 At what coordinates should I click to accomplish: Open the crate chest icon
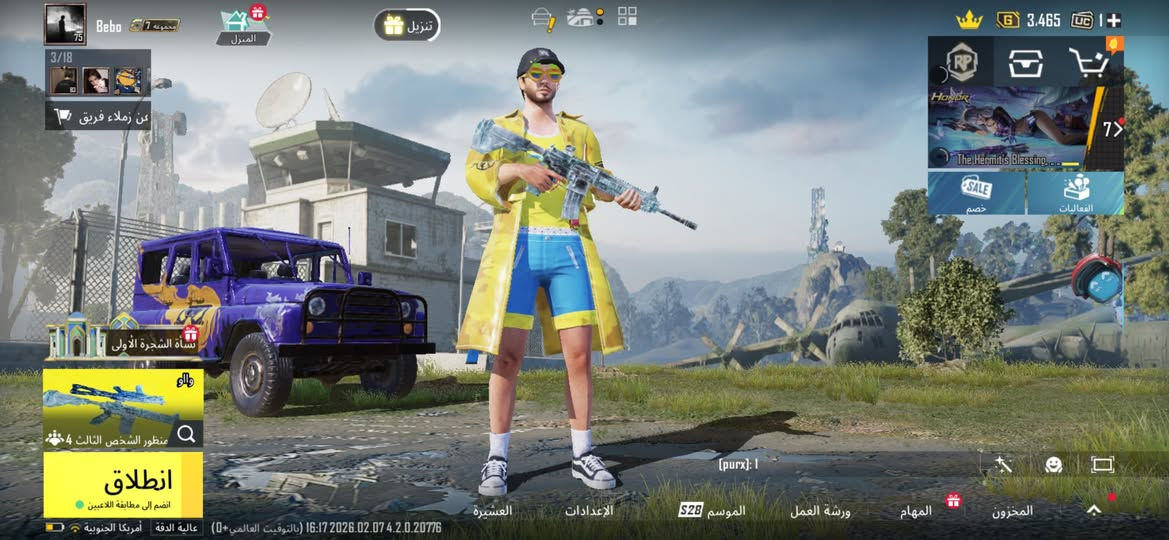[1025, 63]
